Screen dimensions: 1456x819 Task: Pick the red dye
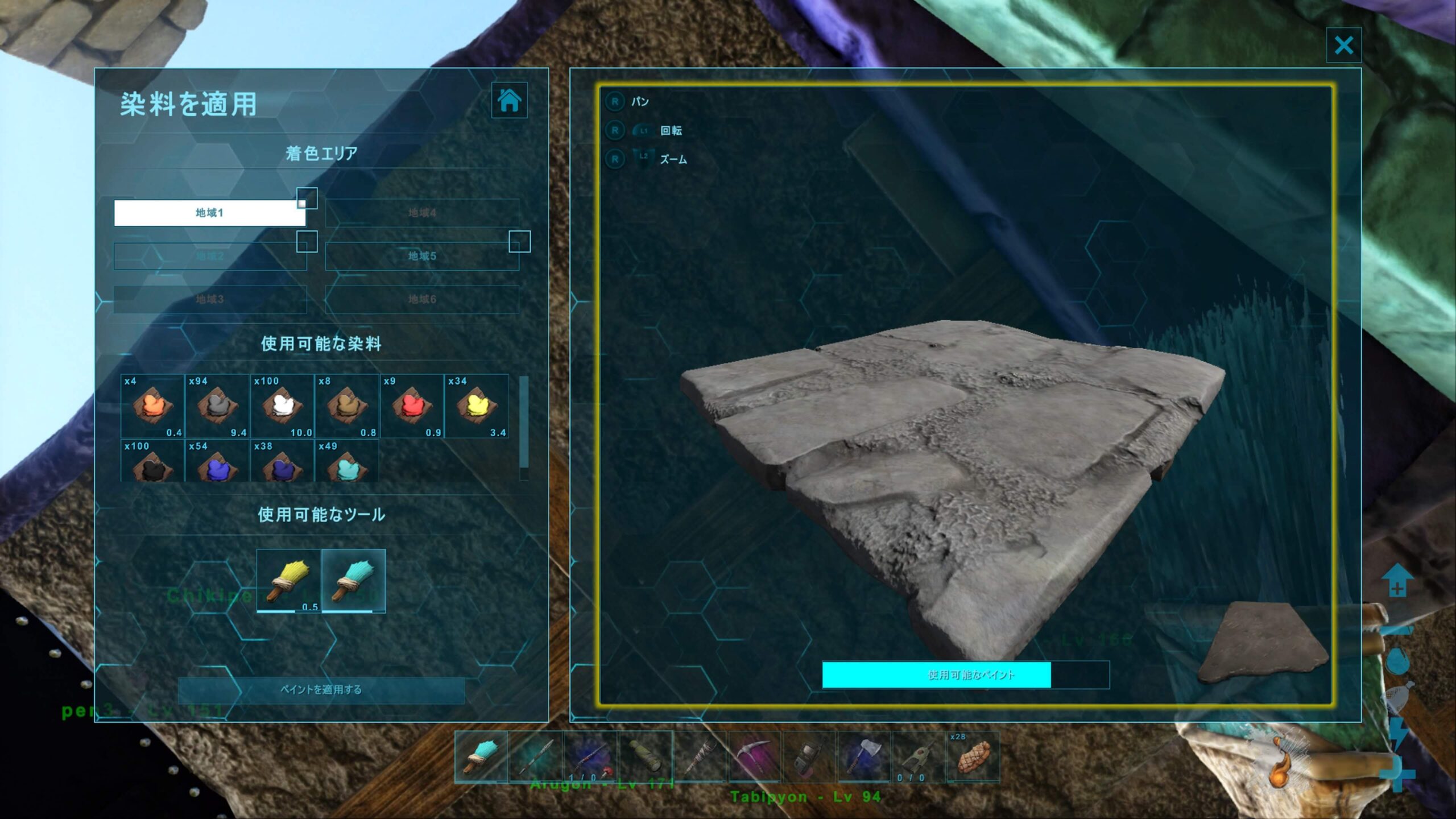[x=412, y=406]
